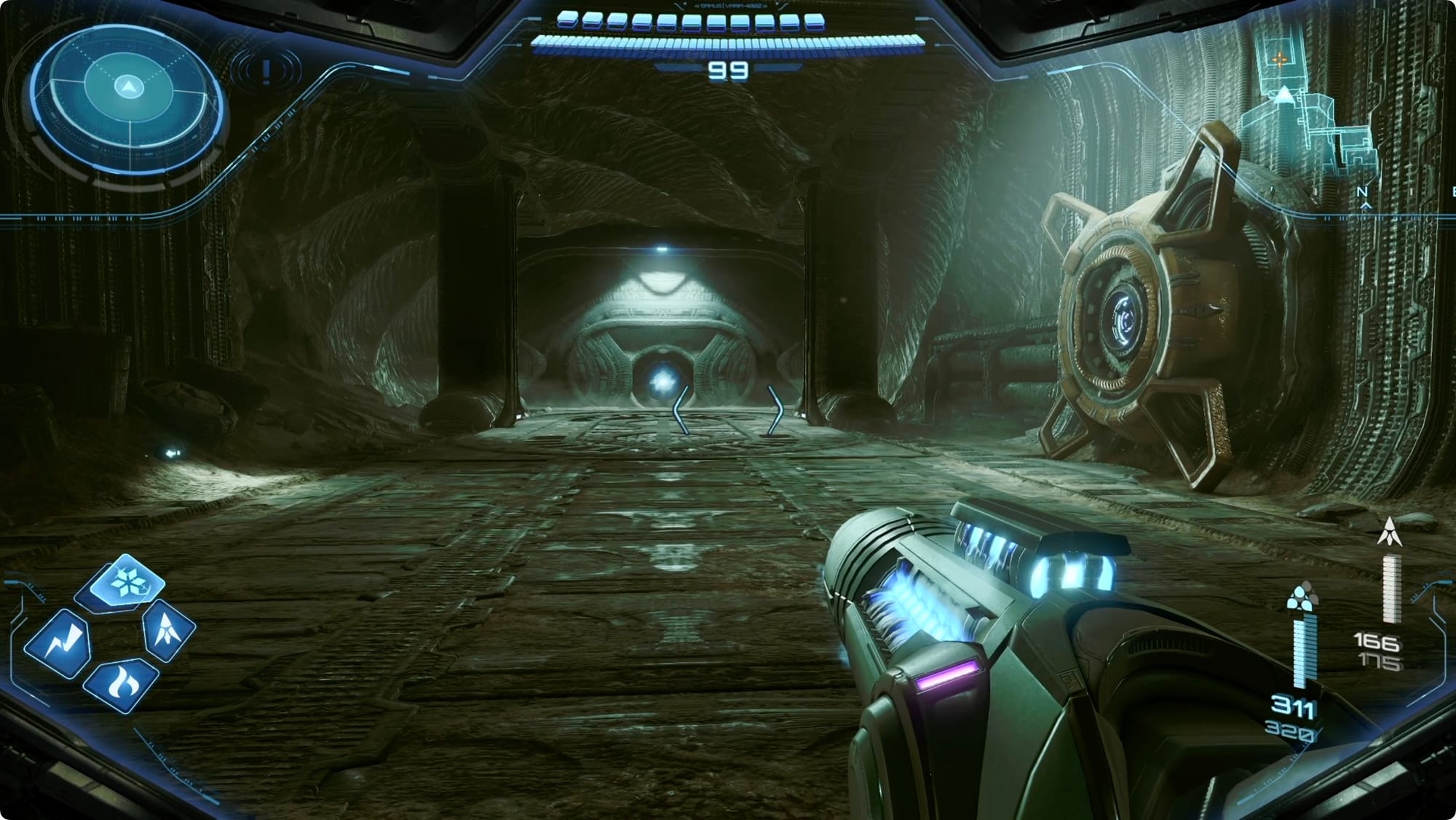
Task: Select the missile icon in the weapon diamond
Action: pos(168,629)
